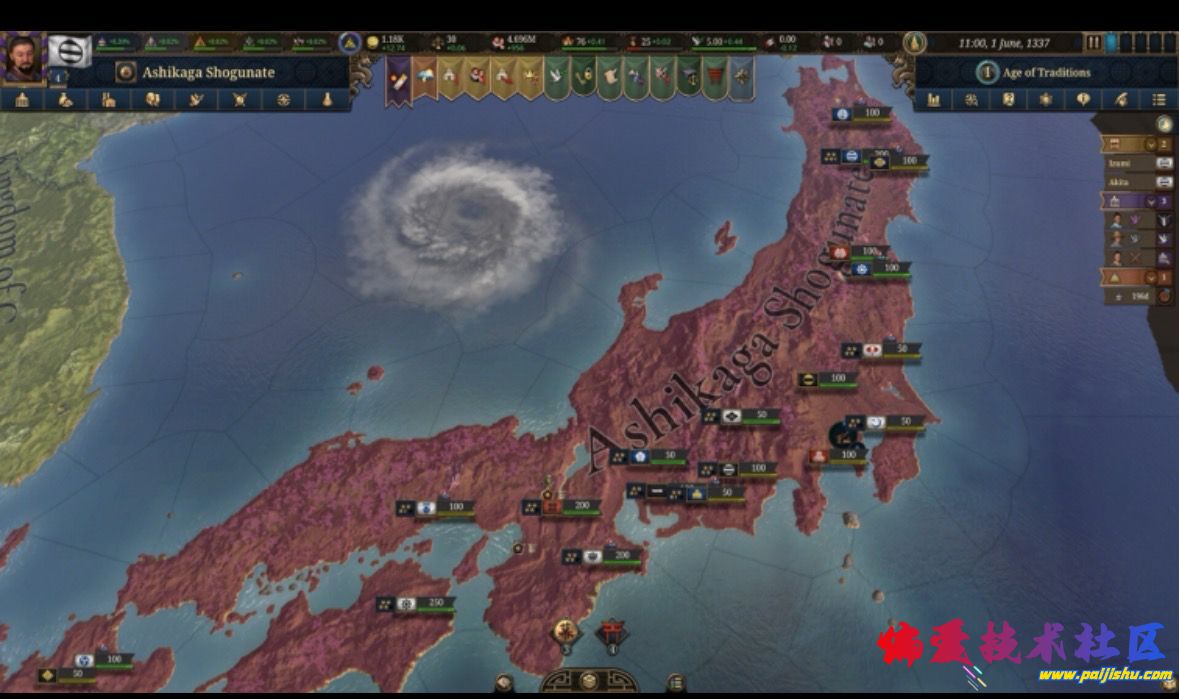1179x699 pixels.
Task: Click the Ashikaga Shogunate country name banner
Action: pos(208,72)
